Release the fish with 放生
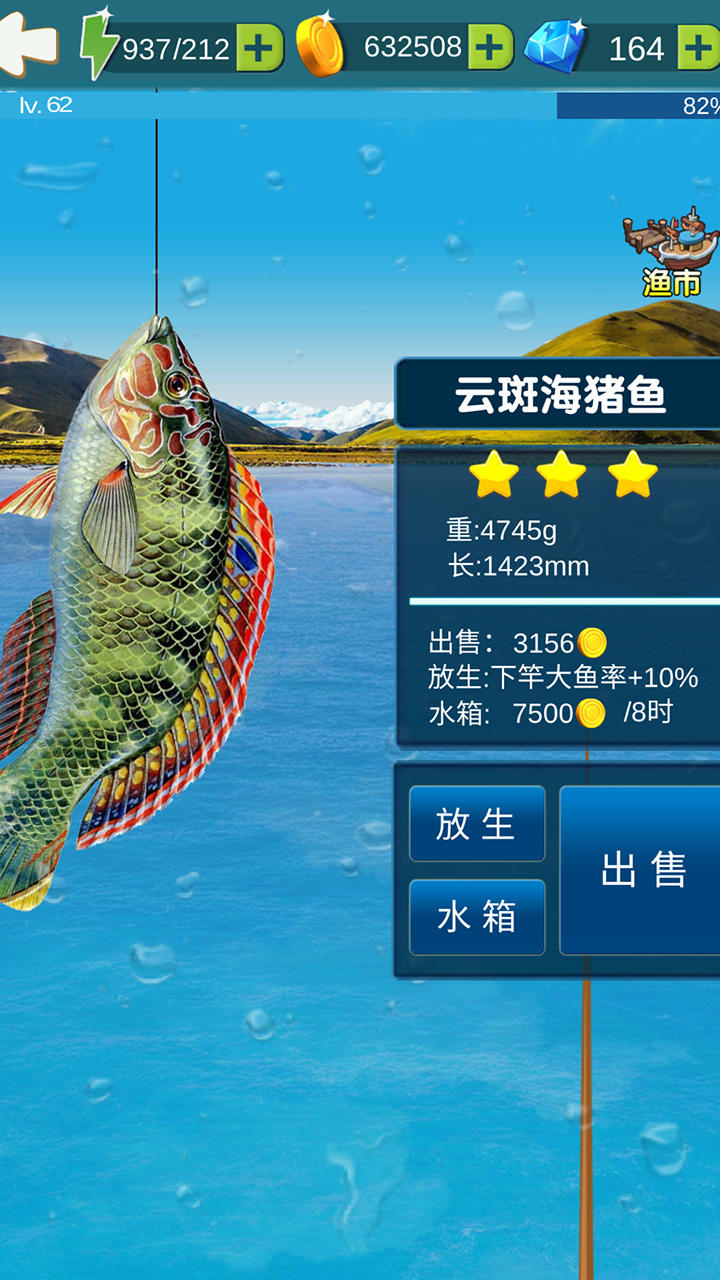Image resolution: width=720 pixels, height=1280 pixels. pyautogui.click(x=477, y=824)
